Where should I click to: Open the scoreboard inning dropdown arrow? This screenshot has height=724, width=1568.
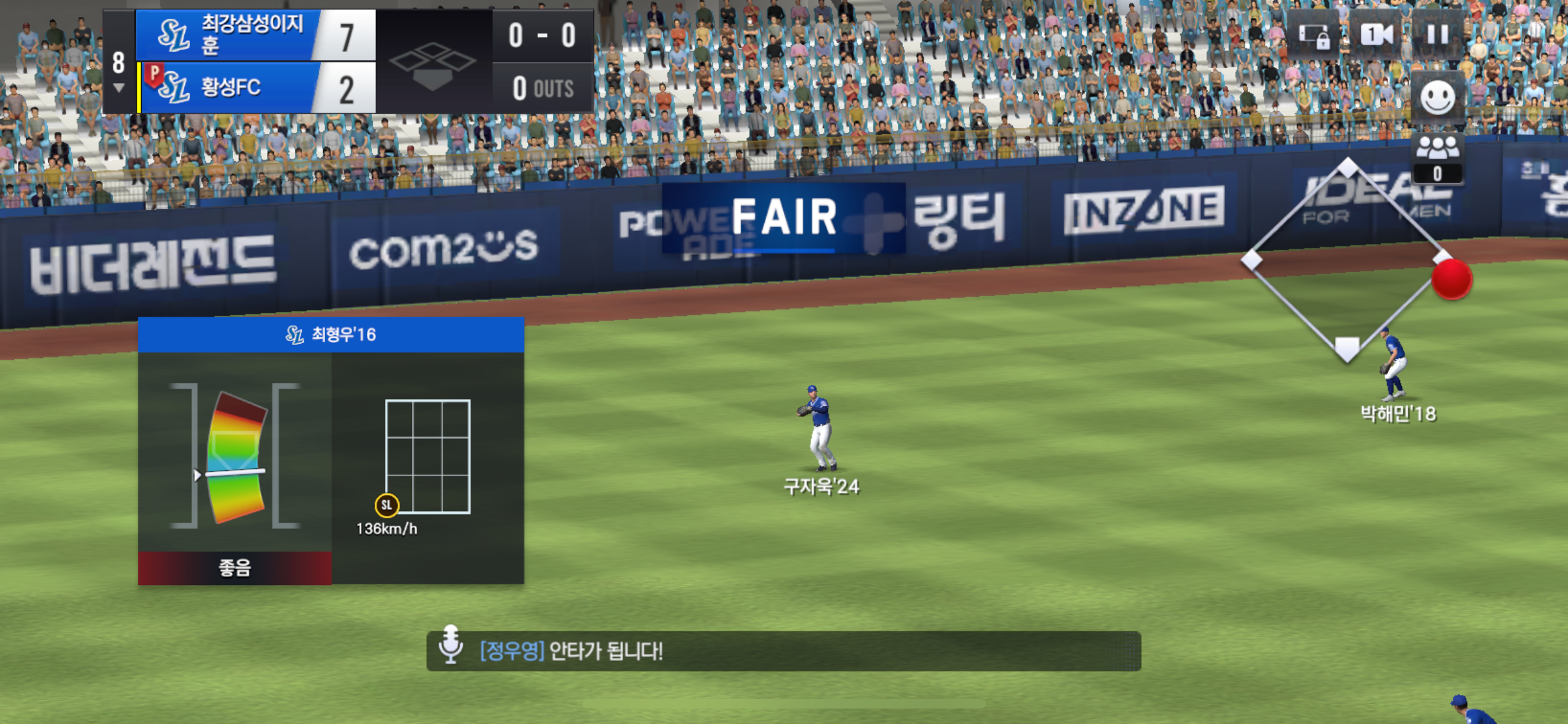pyautogui.click(x=119, y=88)
